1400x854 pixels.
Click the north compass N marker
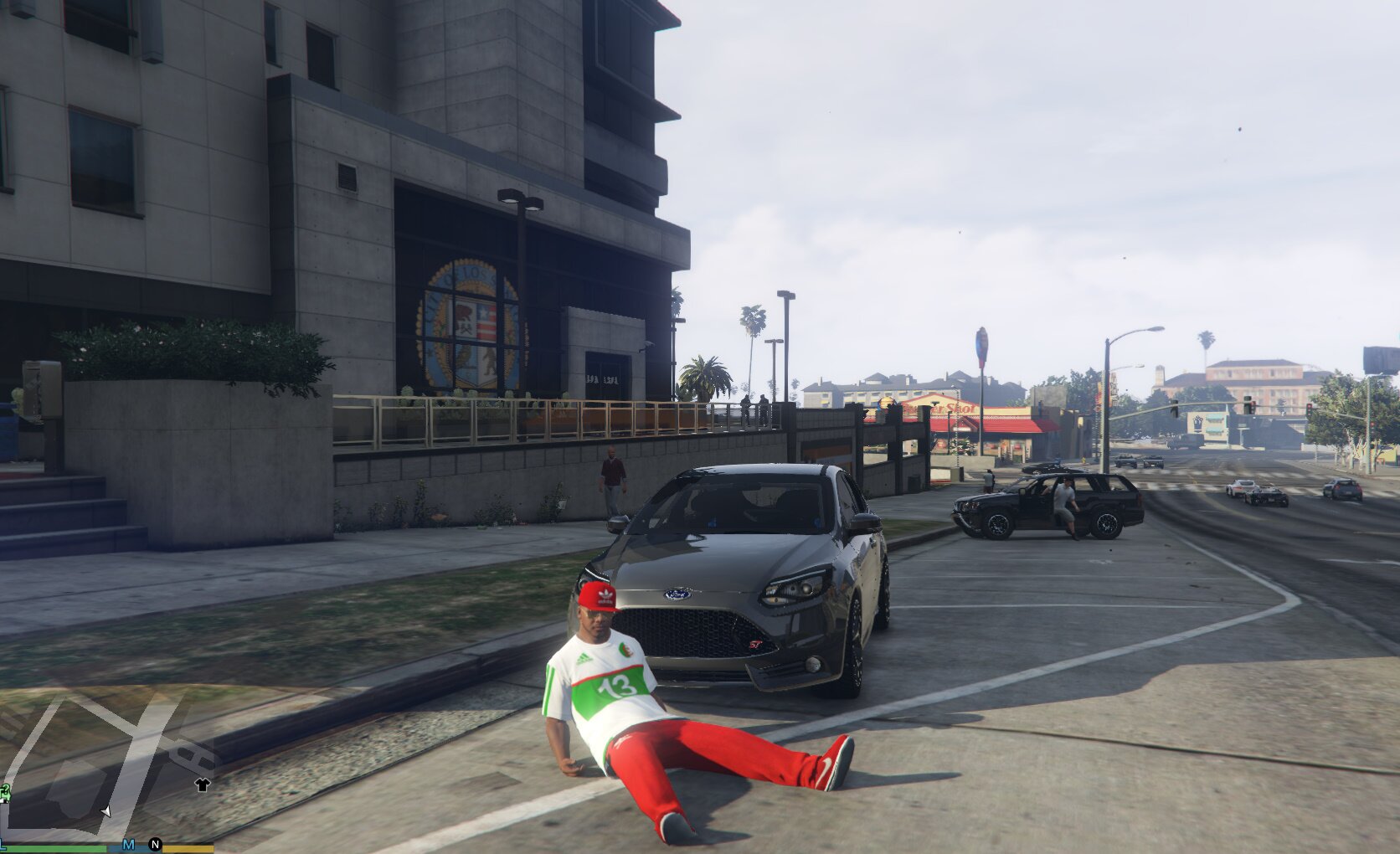pyautogui.click(x=155, y=844)
